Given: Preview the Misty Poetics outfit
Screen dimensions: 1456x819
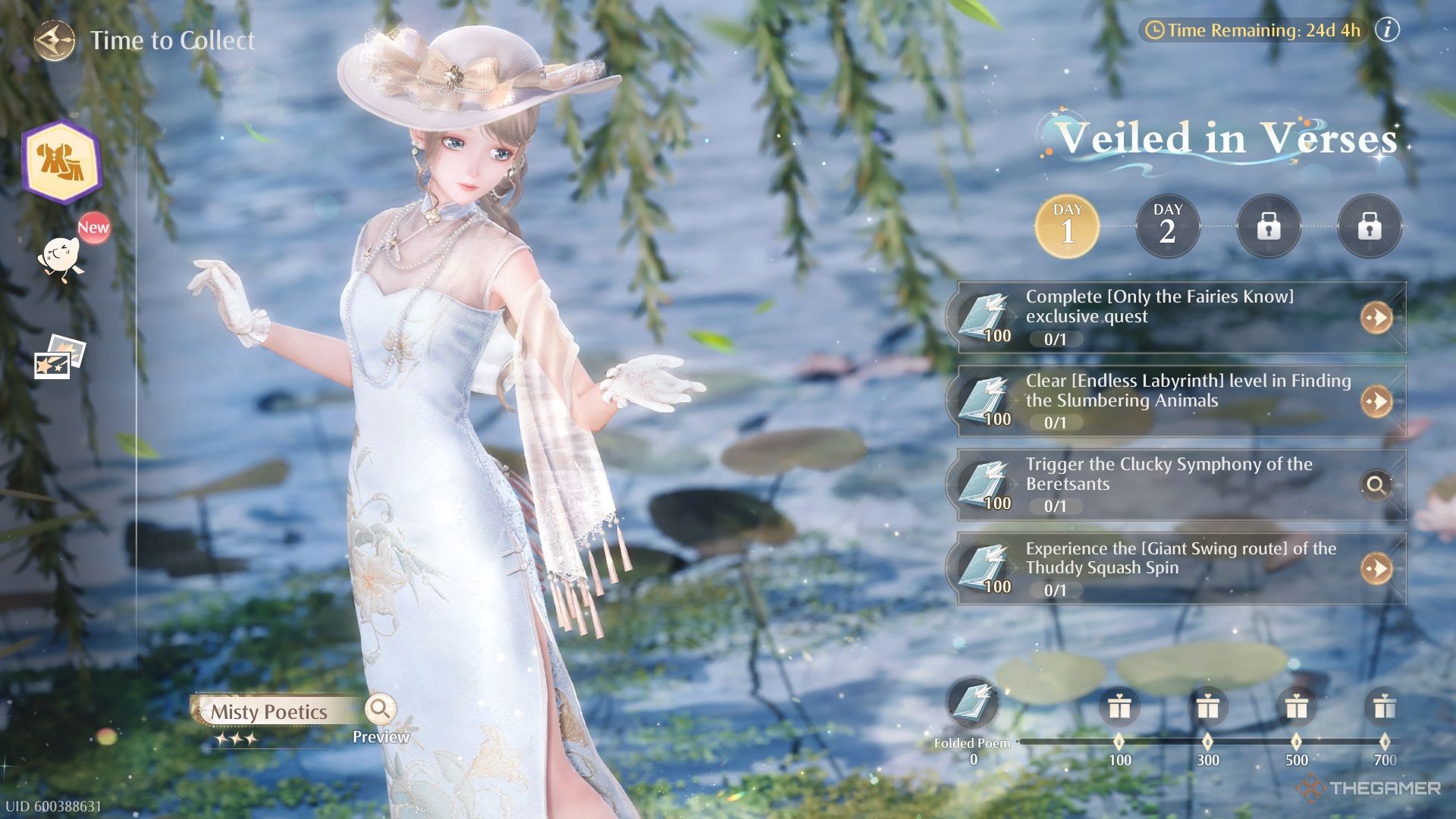Looking at the screenshot, I should pyautogui.click(x=380, y=710).
